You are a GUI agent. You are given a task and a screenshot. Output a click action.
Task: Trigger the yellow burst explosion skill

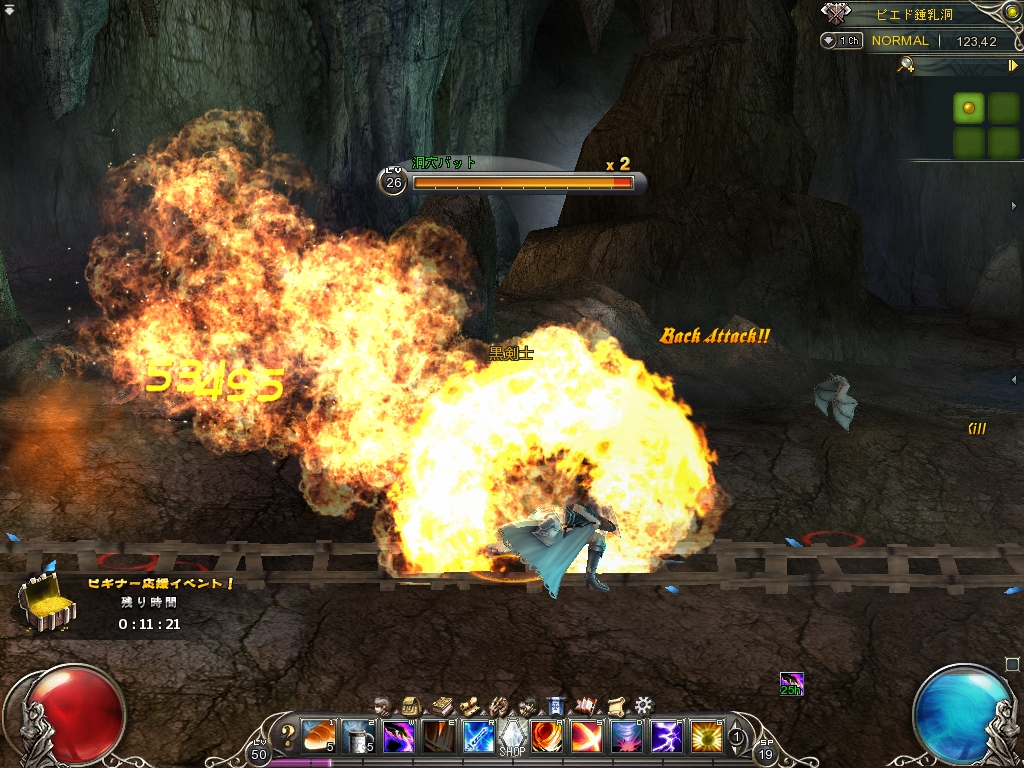coord(706,737)
